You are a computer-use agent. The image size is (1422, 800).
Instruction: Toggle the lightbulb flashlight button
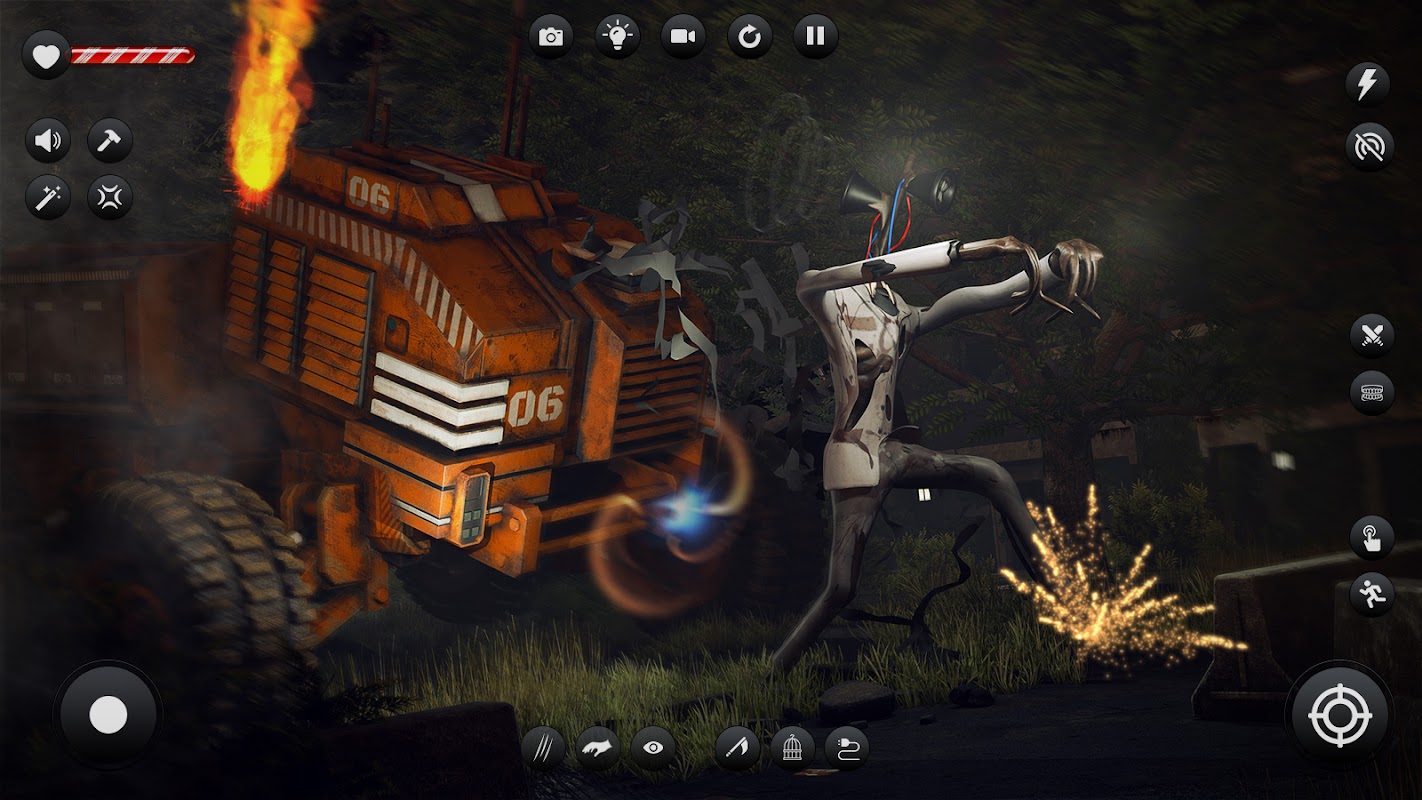pos(617,37)
